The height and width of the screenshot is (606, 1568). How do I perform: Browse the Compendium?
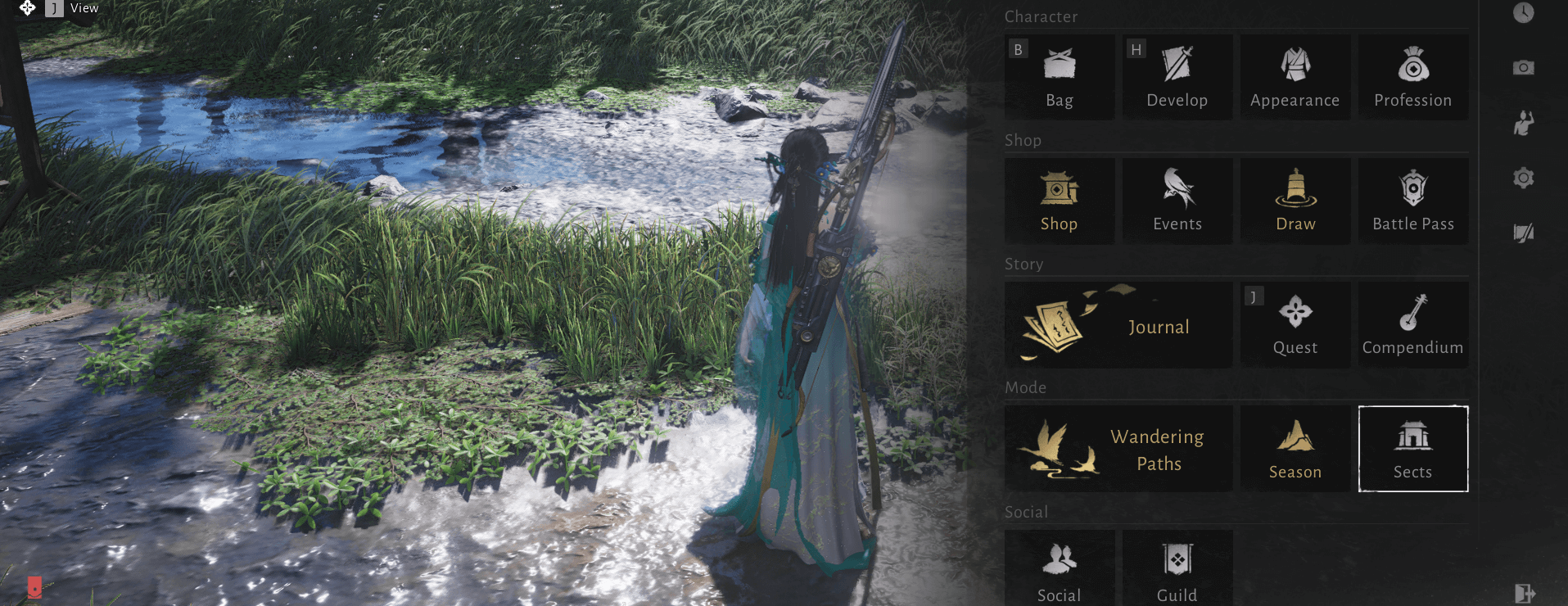click(x=1412, y=325)
